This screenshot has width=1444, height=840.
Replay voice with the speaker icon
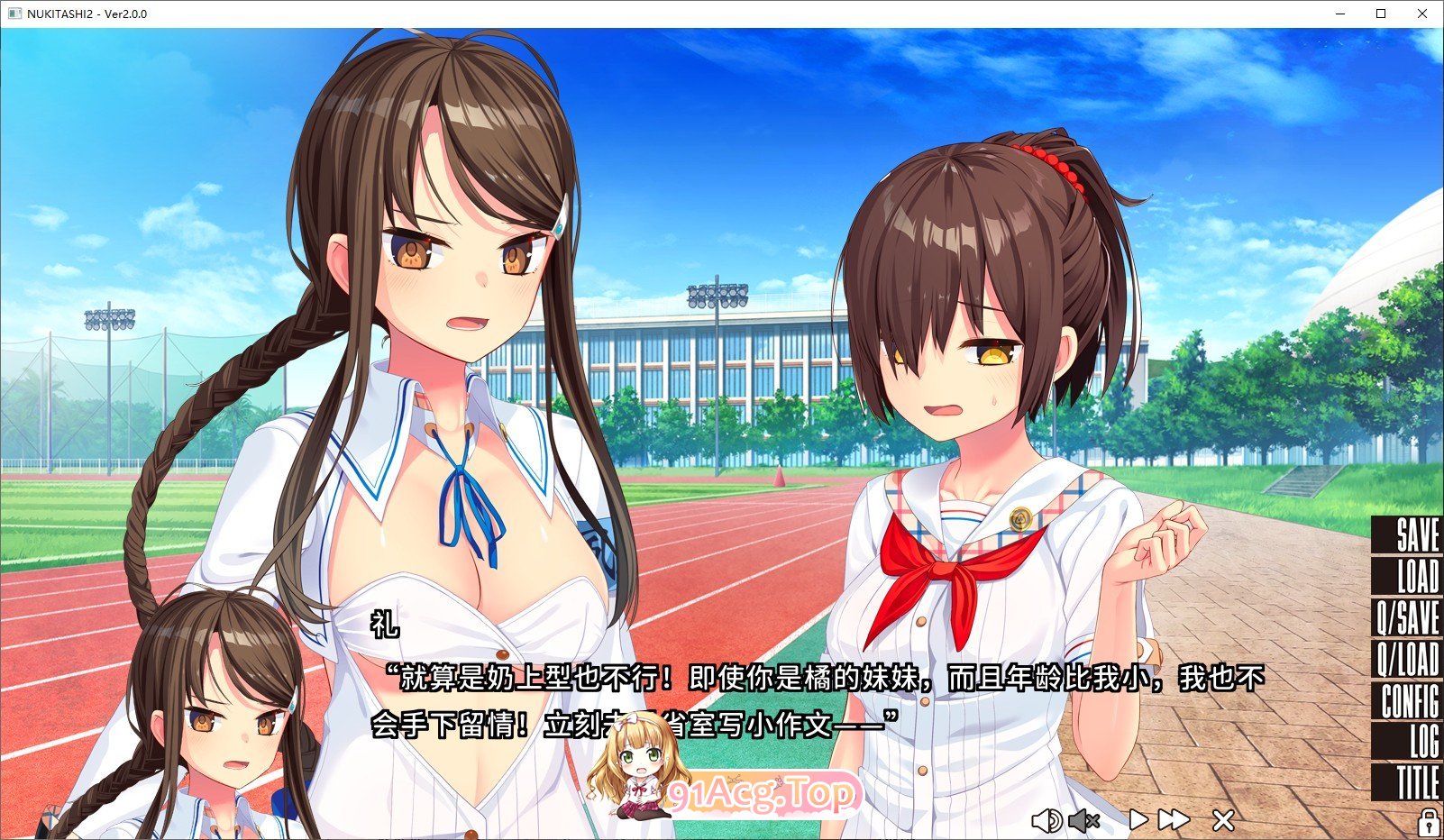[1046, 820]
